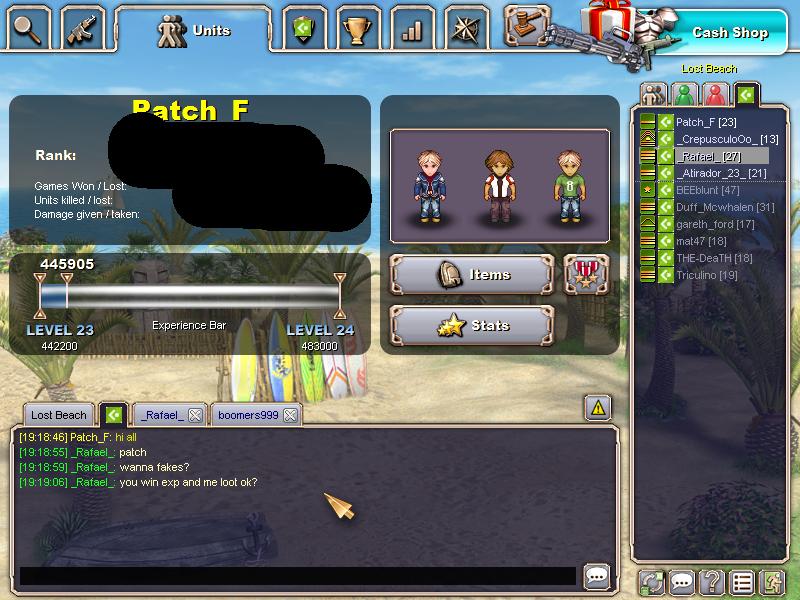Pick the green-shirt number 8 soldier
Screen dimensions: 800x600
[570, 186]
